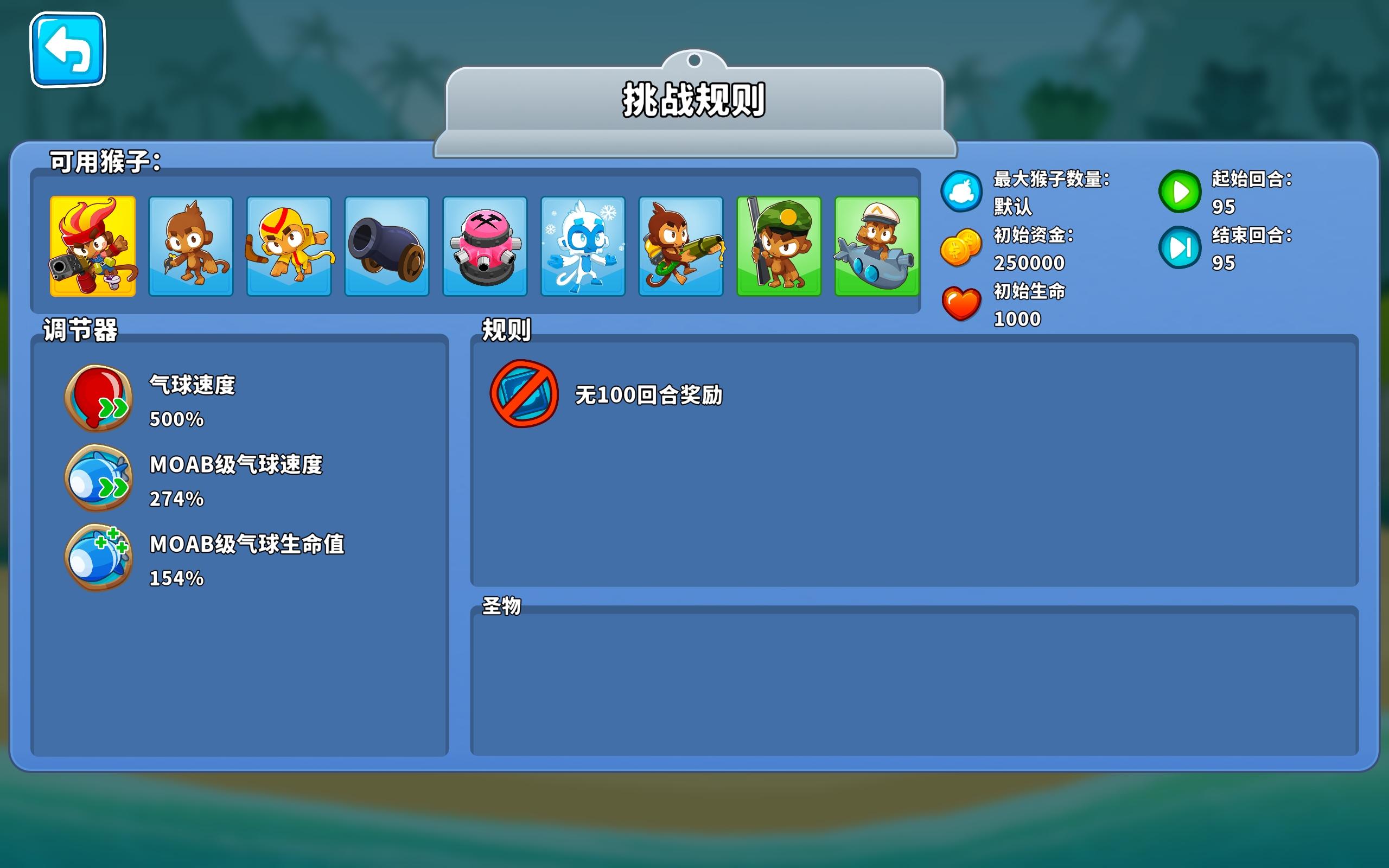Select the Glue Gunner icon
This screenshot has height=868, width=1389.
pyautogui.click(x=681, y=247)
